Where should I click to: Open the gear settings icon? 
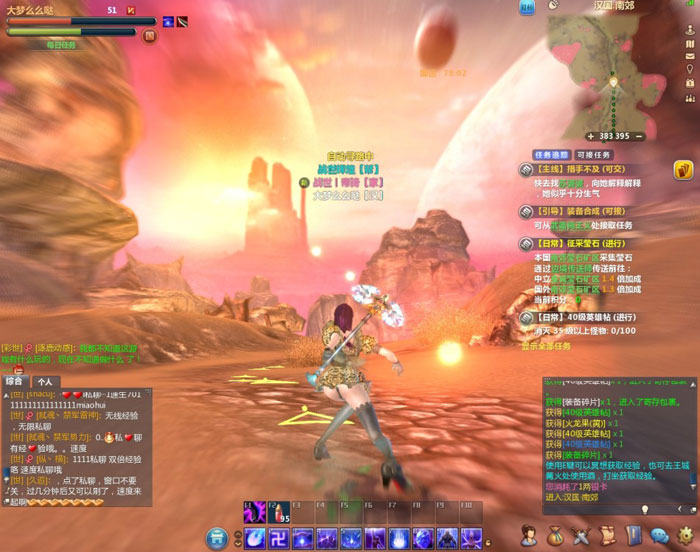click(x=686, y=537)
